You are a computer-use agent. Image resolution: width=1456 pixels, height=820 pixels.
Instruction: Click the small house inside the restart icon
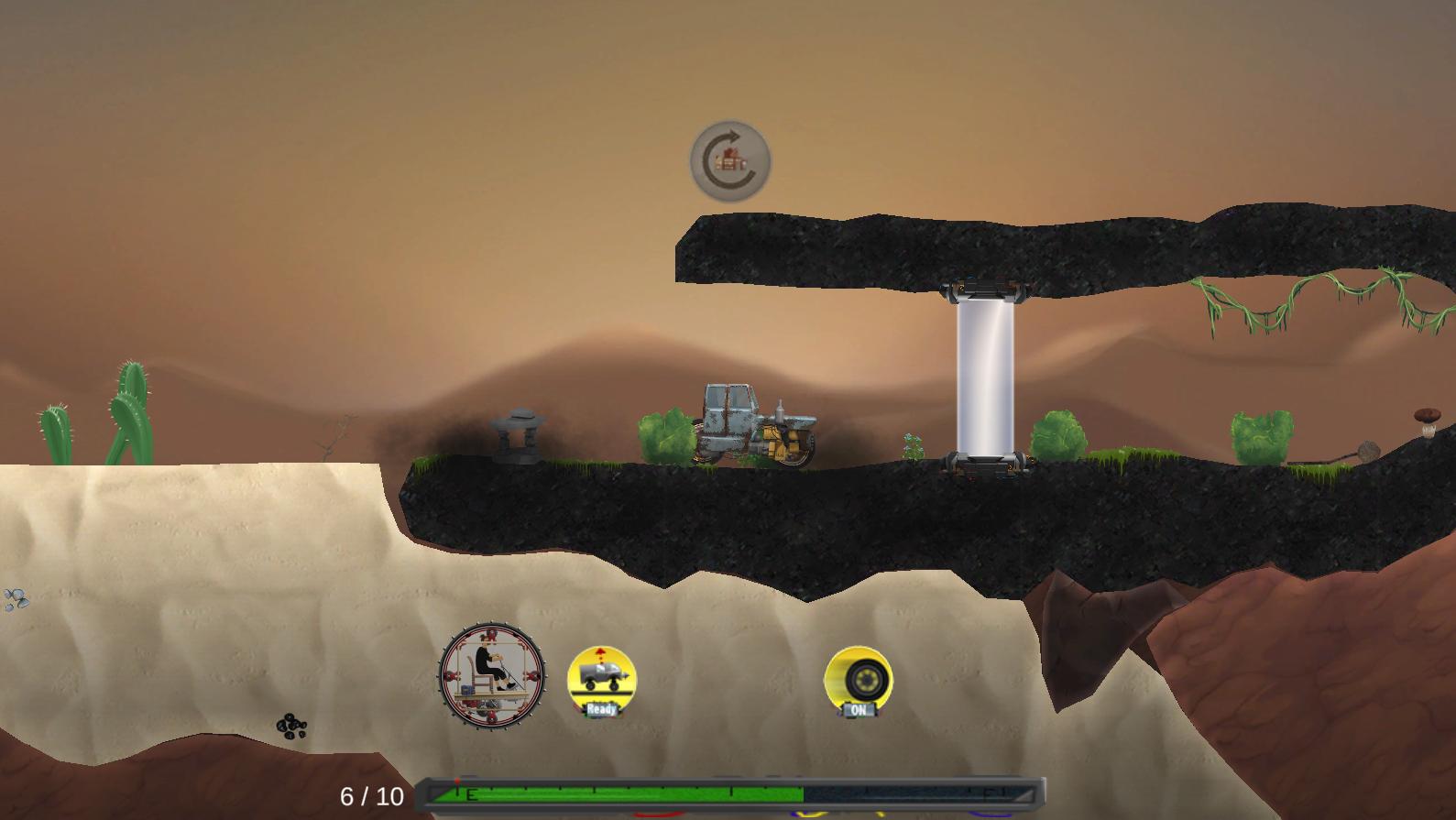tap(728, 159)
